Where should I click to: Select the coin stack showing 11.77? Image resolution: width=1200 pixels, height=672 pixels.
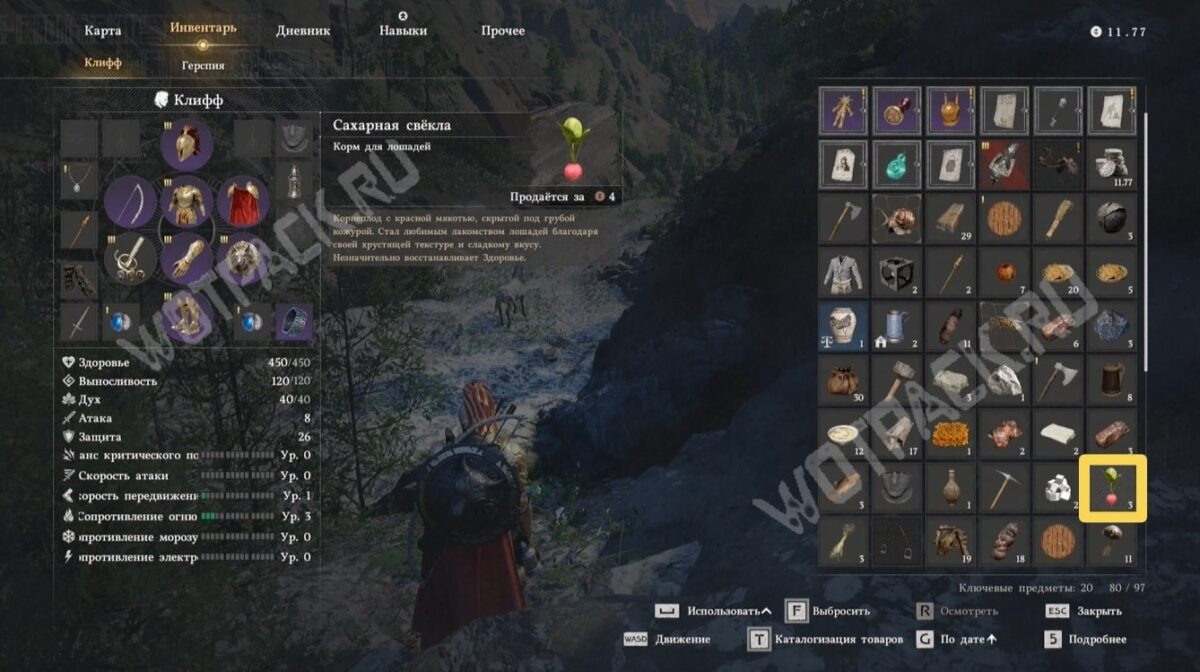(1112, 161)
